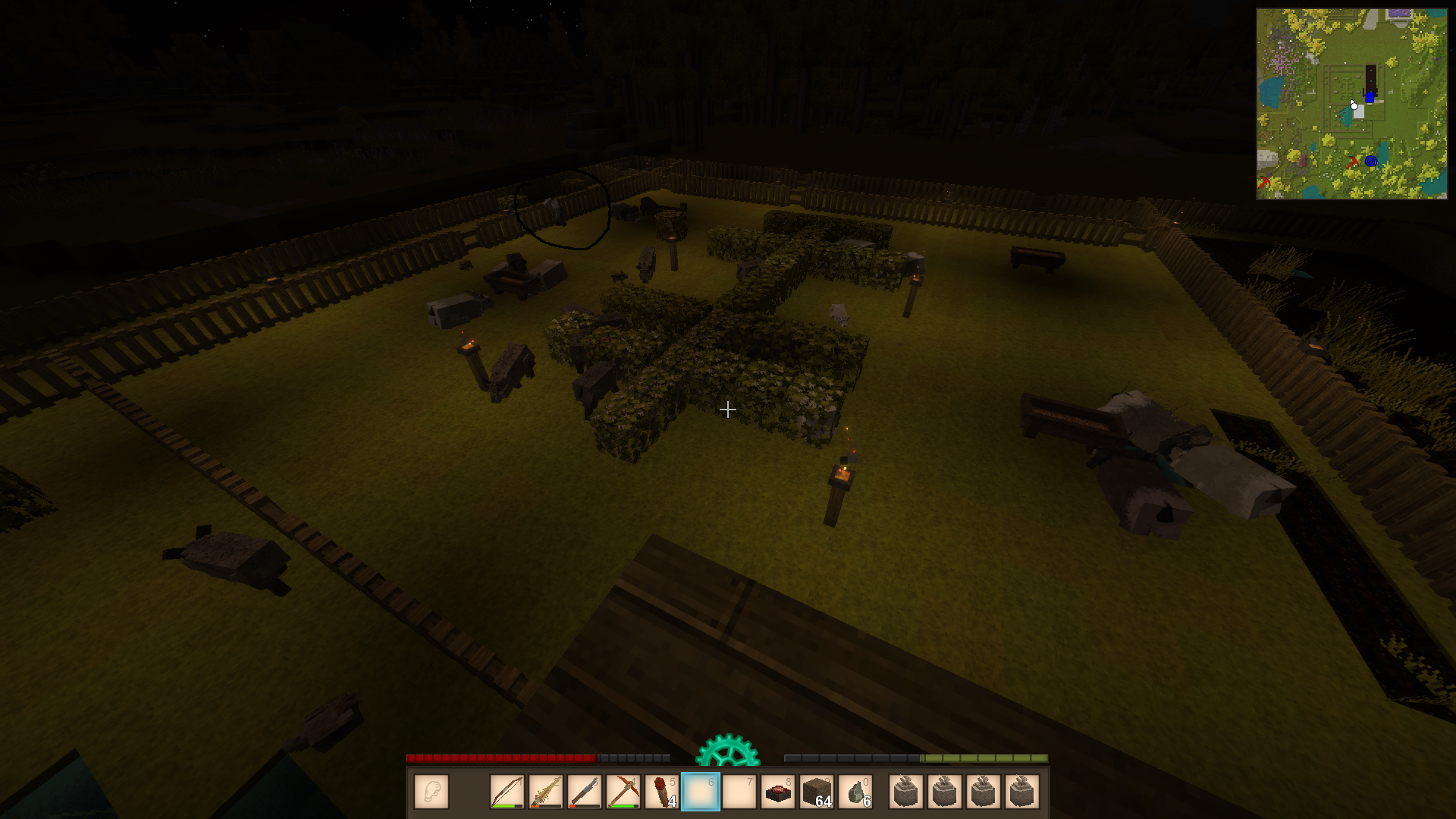Image resolution: width=1456 pixels, height=819 pixels.
Task: Select the stack of four torches
Action: (x=662, y=792)
